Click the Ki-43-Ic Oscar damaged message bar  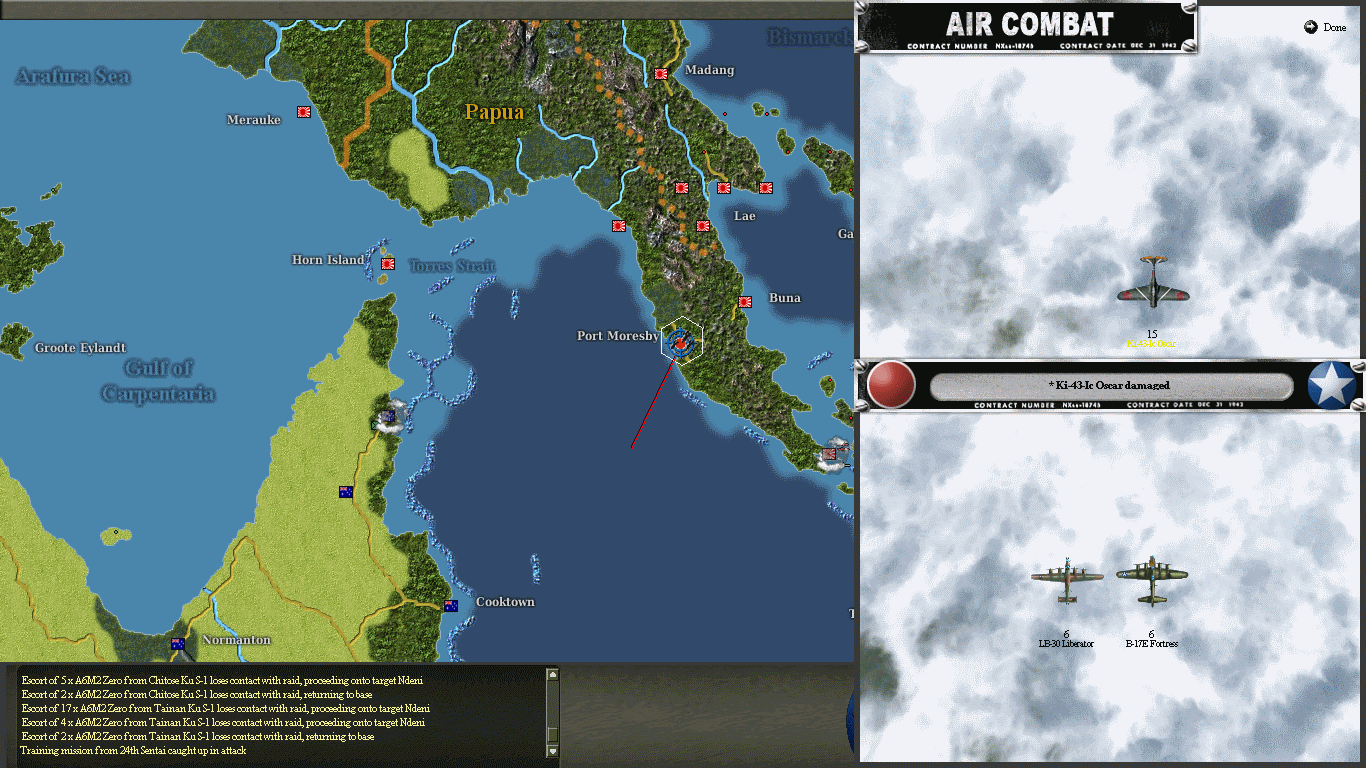[1113, 385]
